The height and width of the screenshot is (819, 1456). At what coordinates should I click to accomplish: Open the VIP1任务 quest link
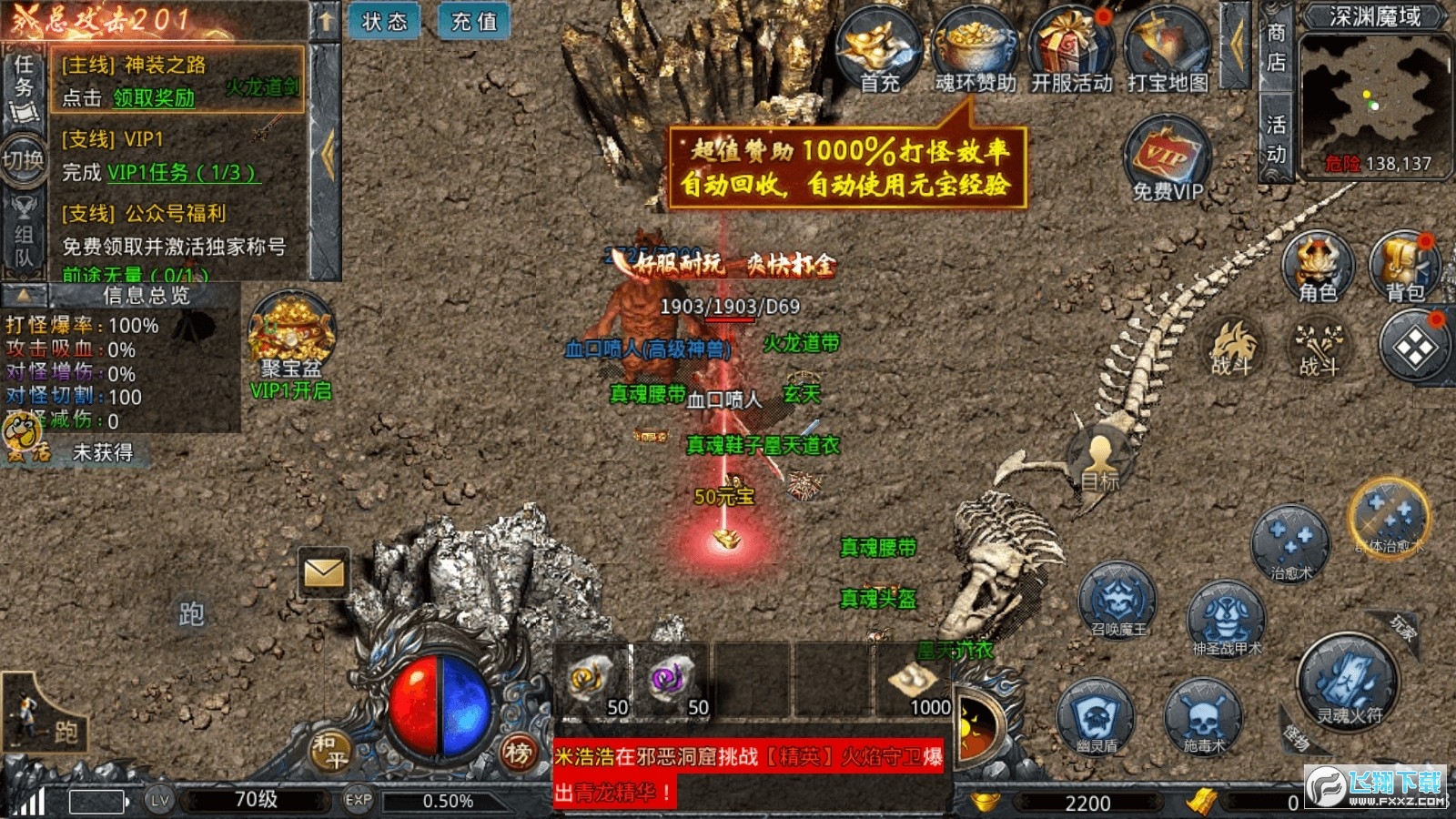183,172
